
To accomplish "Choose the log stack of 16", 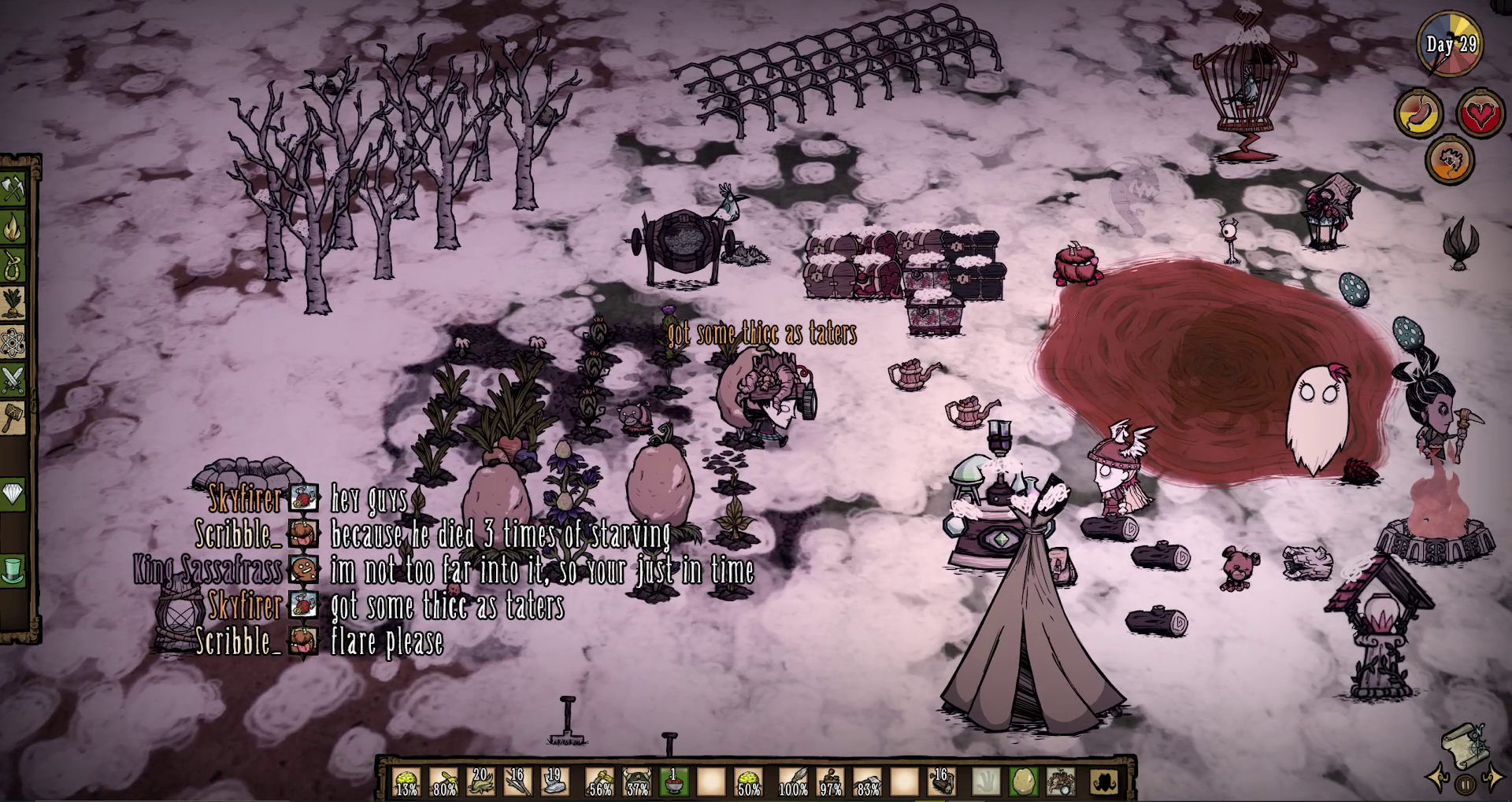I will pyautogui.click(x=942, y=782).
